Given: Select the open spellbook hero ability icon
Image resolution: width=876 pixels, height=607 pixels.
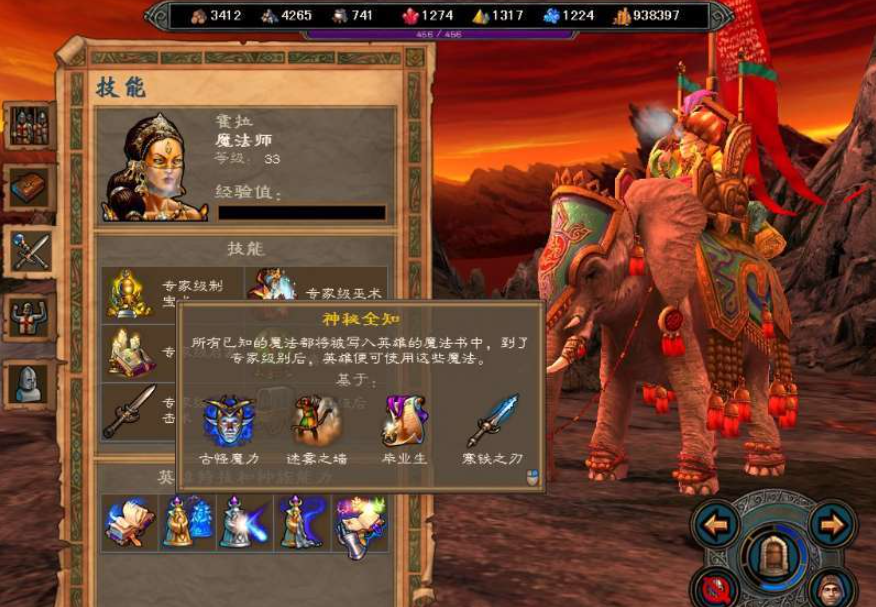Looking at the screenshot, I should [130, 522].
